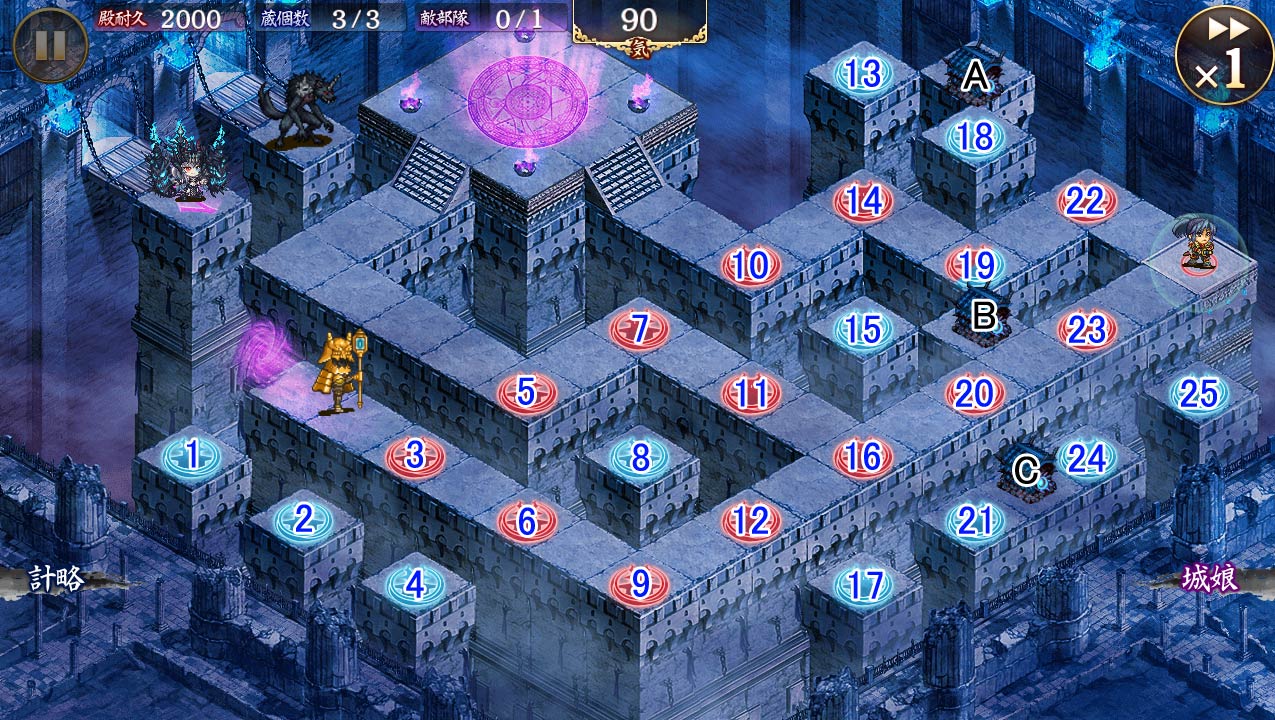Choose red deployment tile 3
This screenshot has width=1275, height=720.
[x=415, y=457]
